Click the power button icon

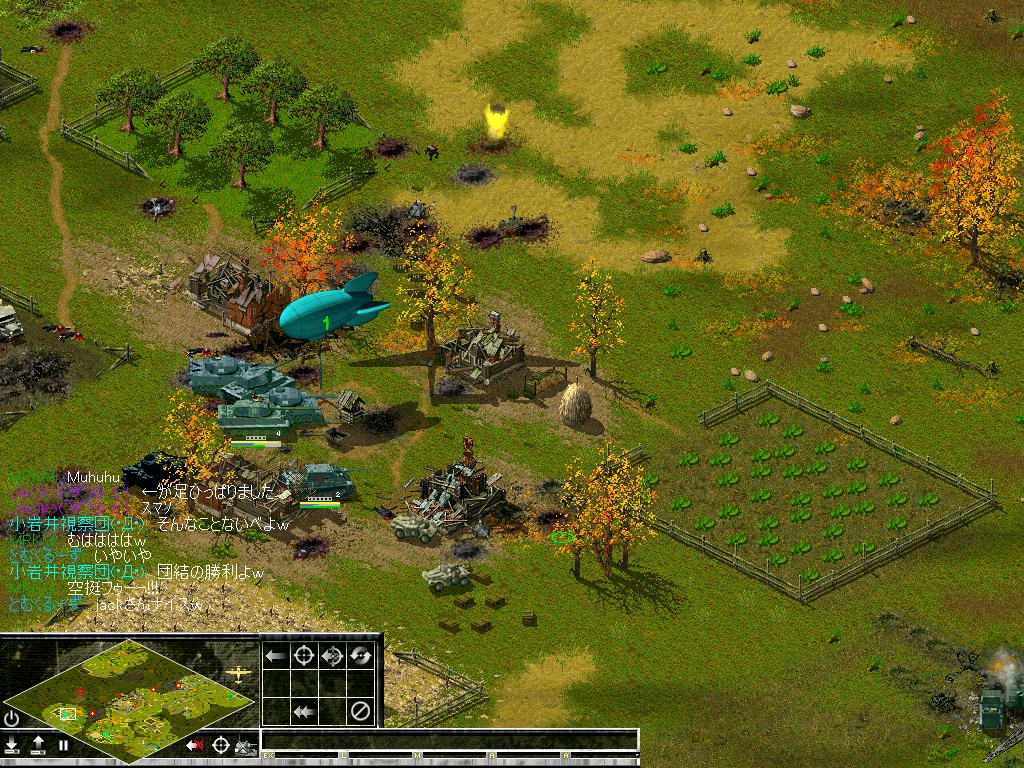12,718
